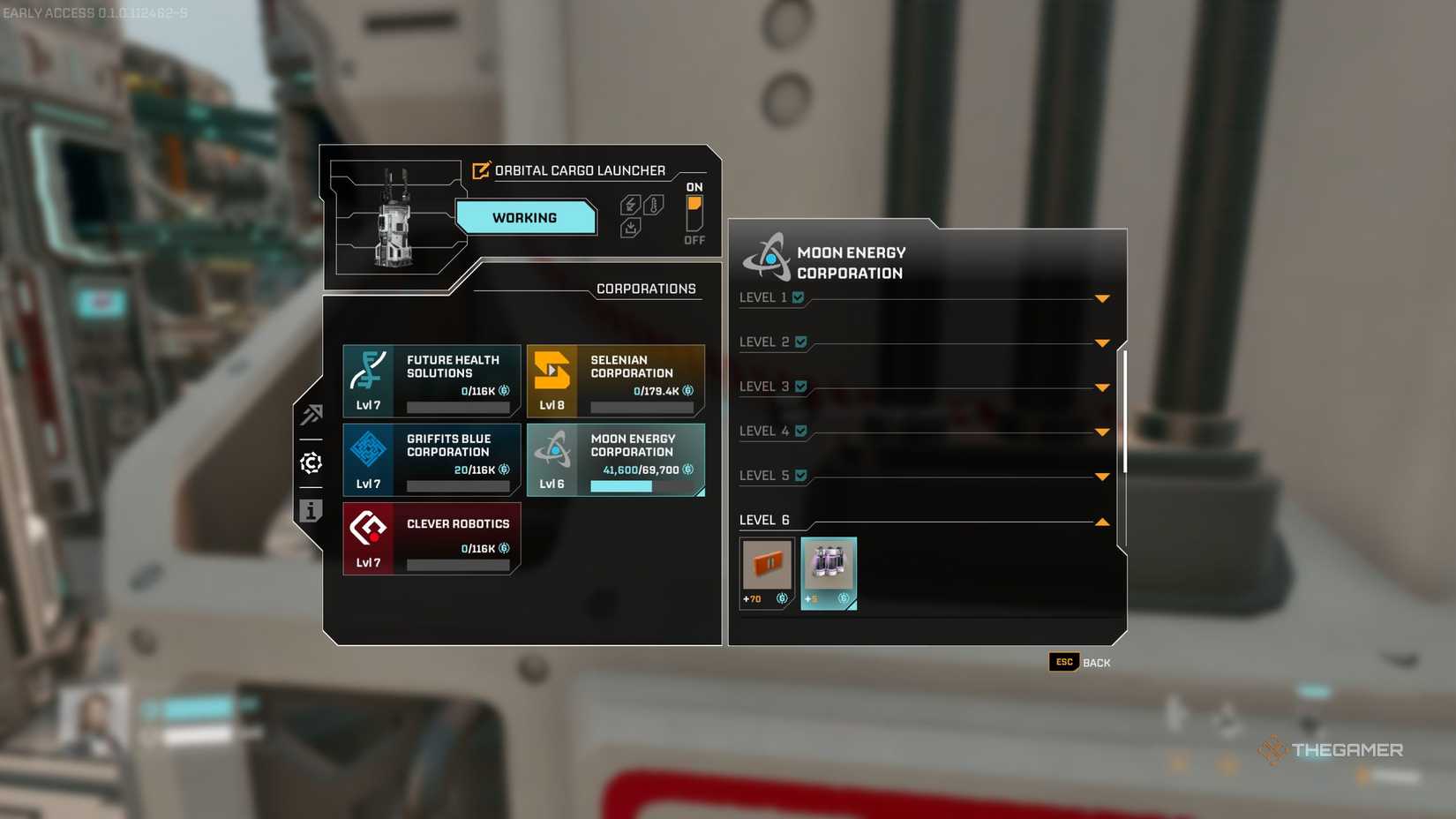Select the gear icon in the left sidebar
This screenshot has width=1456, height=819.
point(311,462)
